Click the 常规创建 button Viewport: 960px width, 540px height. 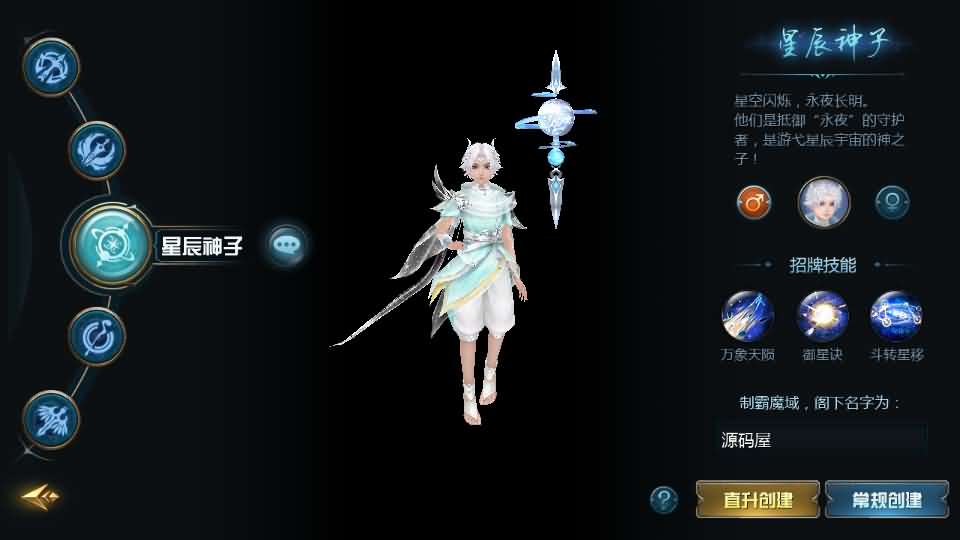pos(886,499)
